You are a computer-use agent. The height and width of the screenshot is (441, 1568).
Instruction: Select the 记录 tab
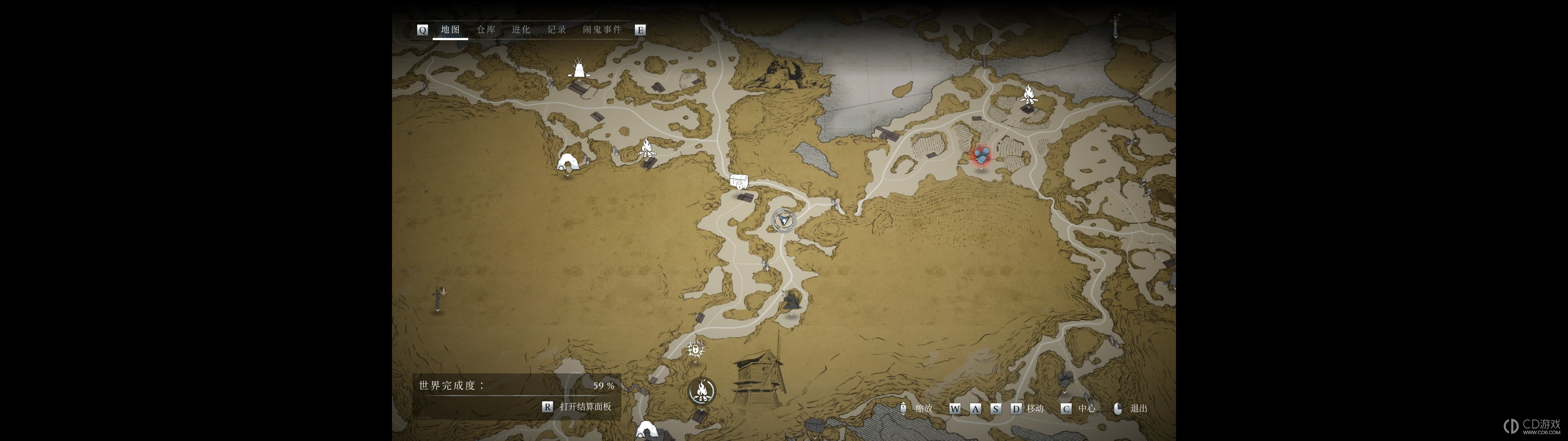(556, 30)
